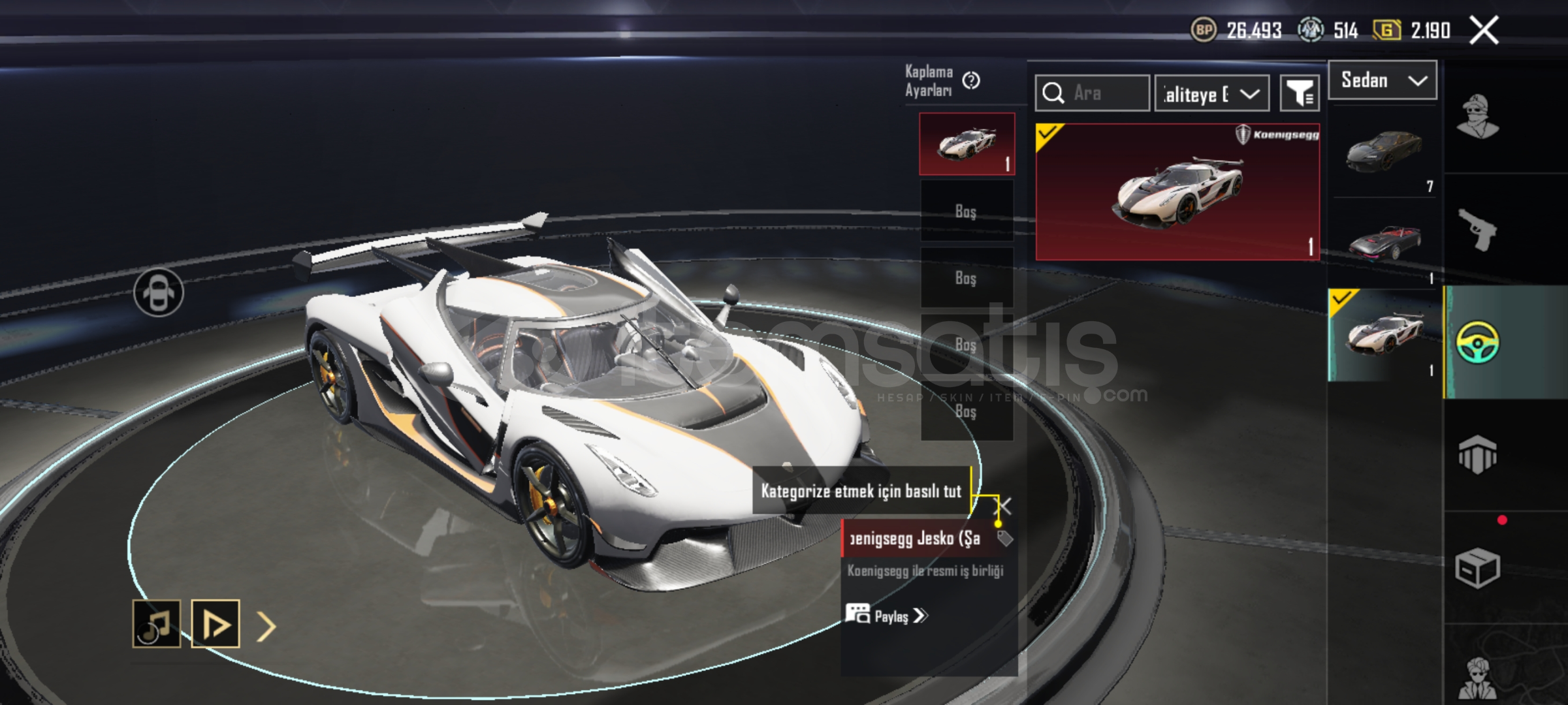
Task: Open the funnel filter button
Action: coord(1299,94)
